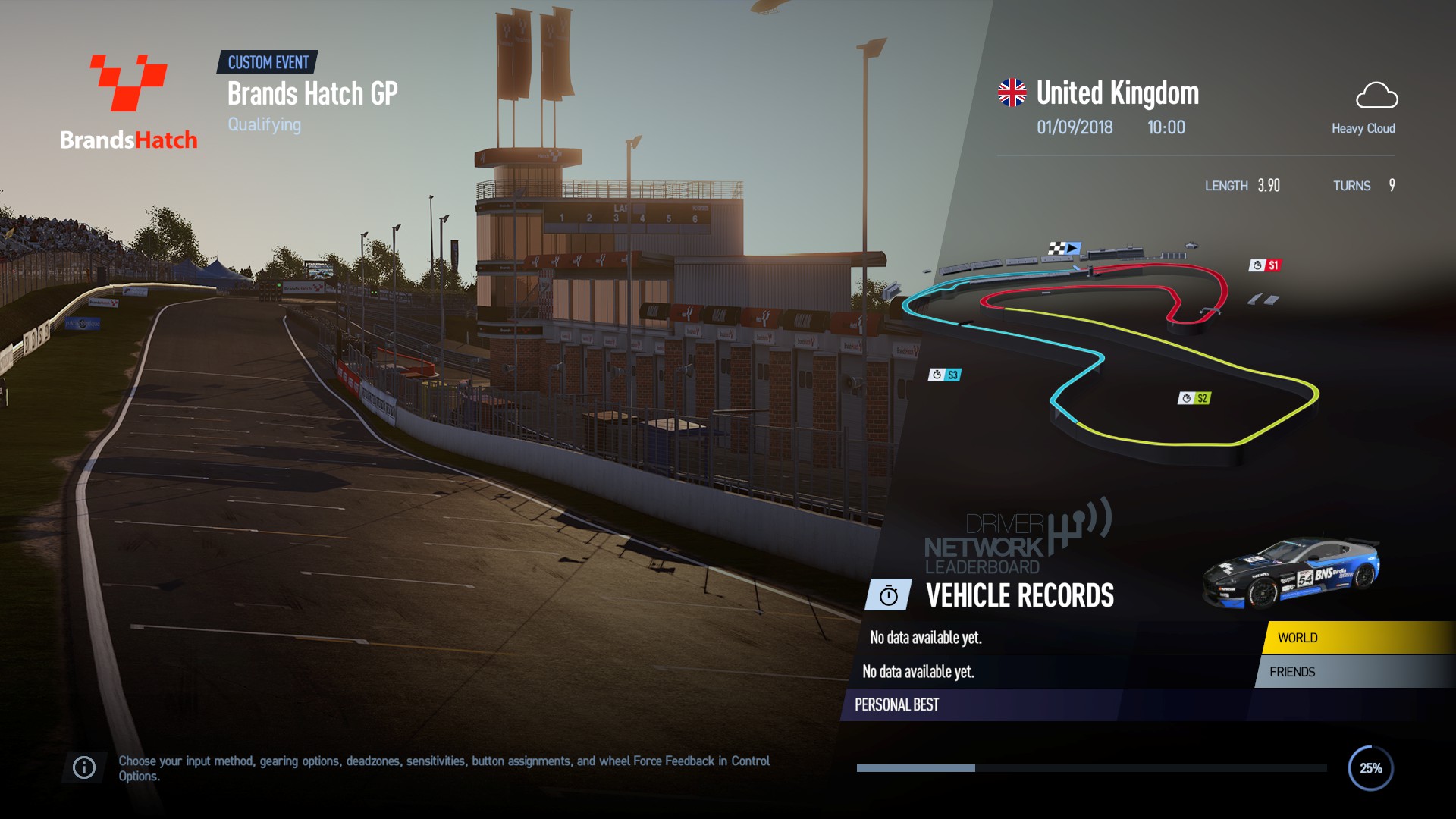
Task: Click the Union Jack flag icon
Action: tap(1009, 91)
